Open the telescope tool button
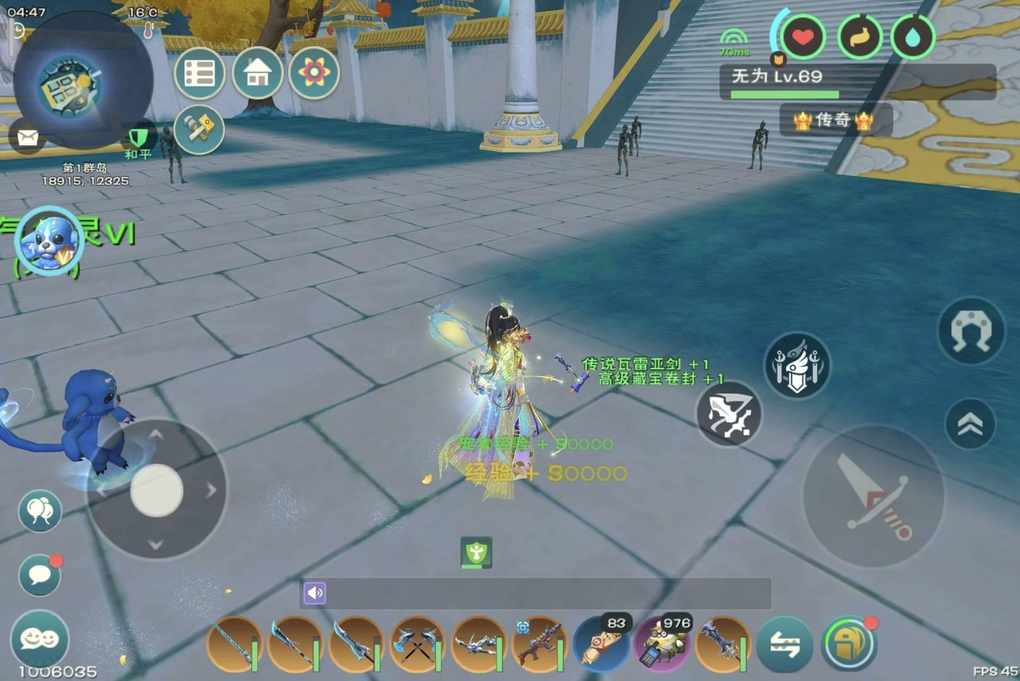The height and width of the screenshot is (681, 1020). pos(199,130)
